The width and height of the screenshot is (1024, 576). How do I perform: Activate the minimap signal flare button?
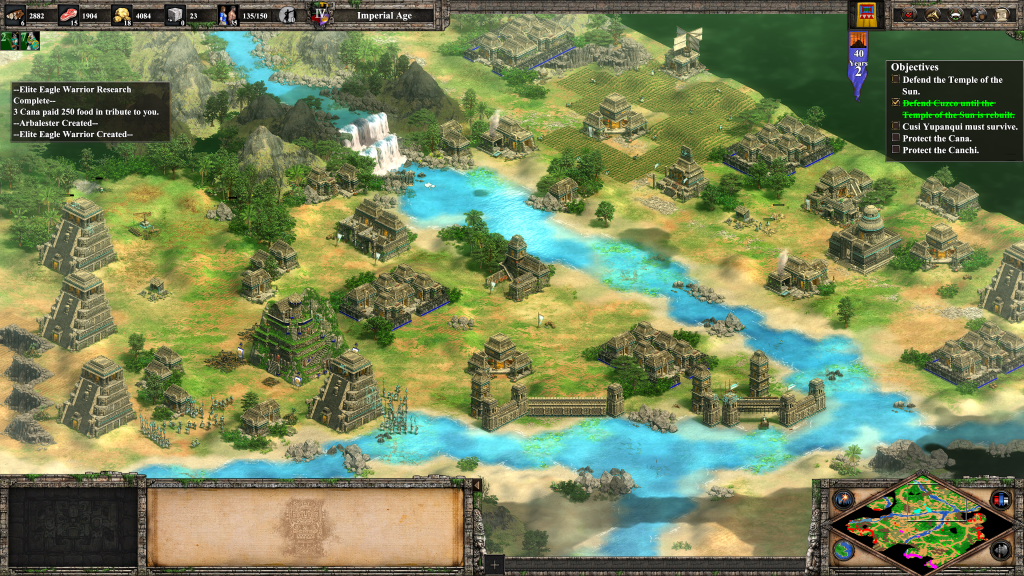click(x=845, y=498)
